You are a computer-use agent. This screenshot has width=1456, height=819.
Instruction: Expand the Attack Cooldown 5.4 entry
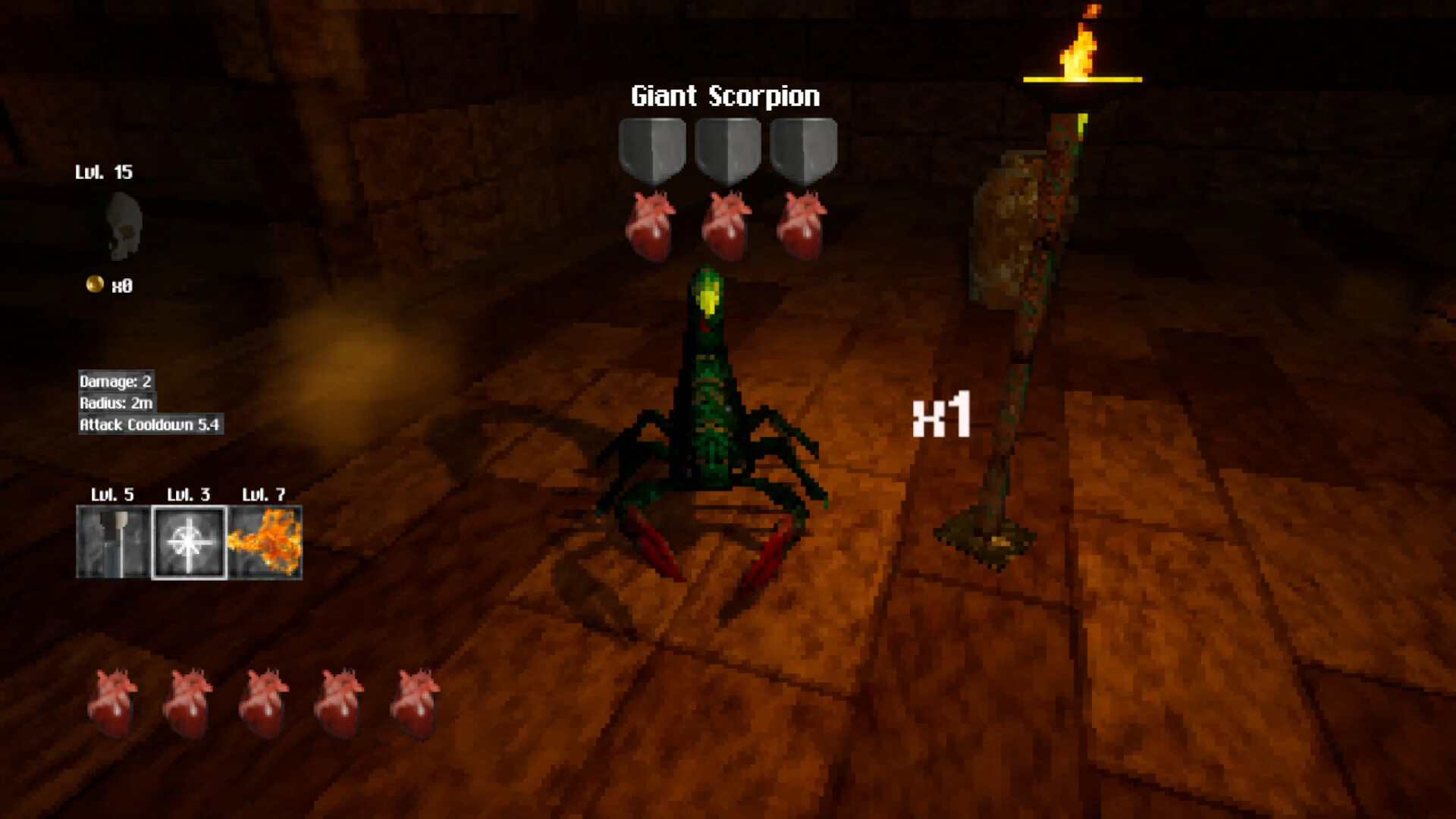tap(149, 426)
